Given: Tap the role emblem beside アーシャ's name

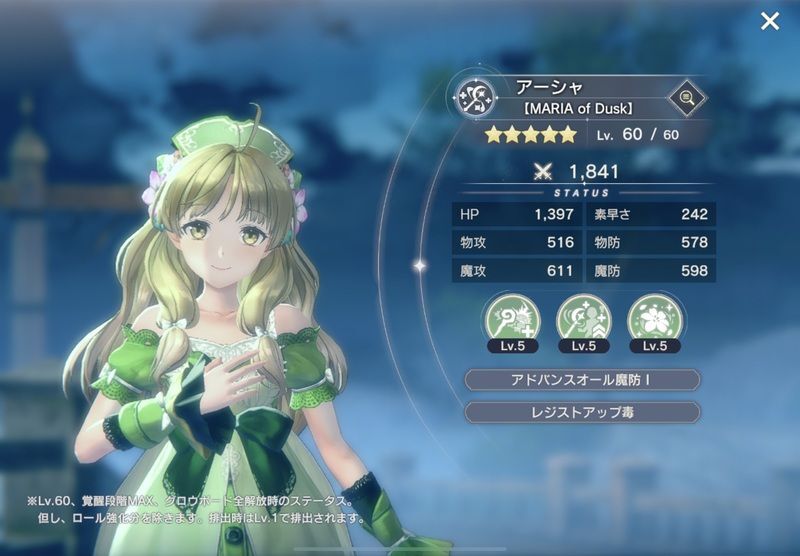Looking at the screenshot, I should point(474,96).
